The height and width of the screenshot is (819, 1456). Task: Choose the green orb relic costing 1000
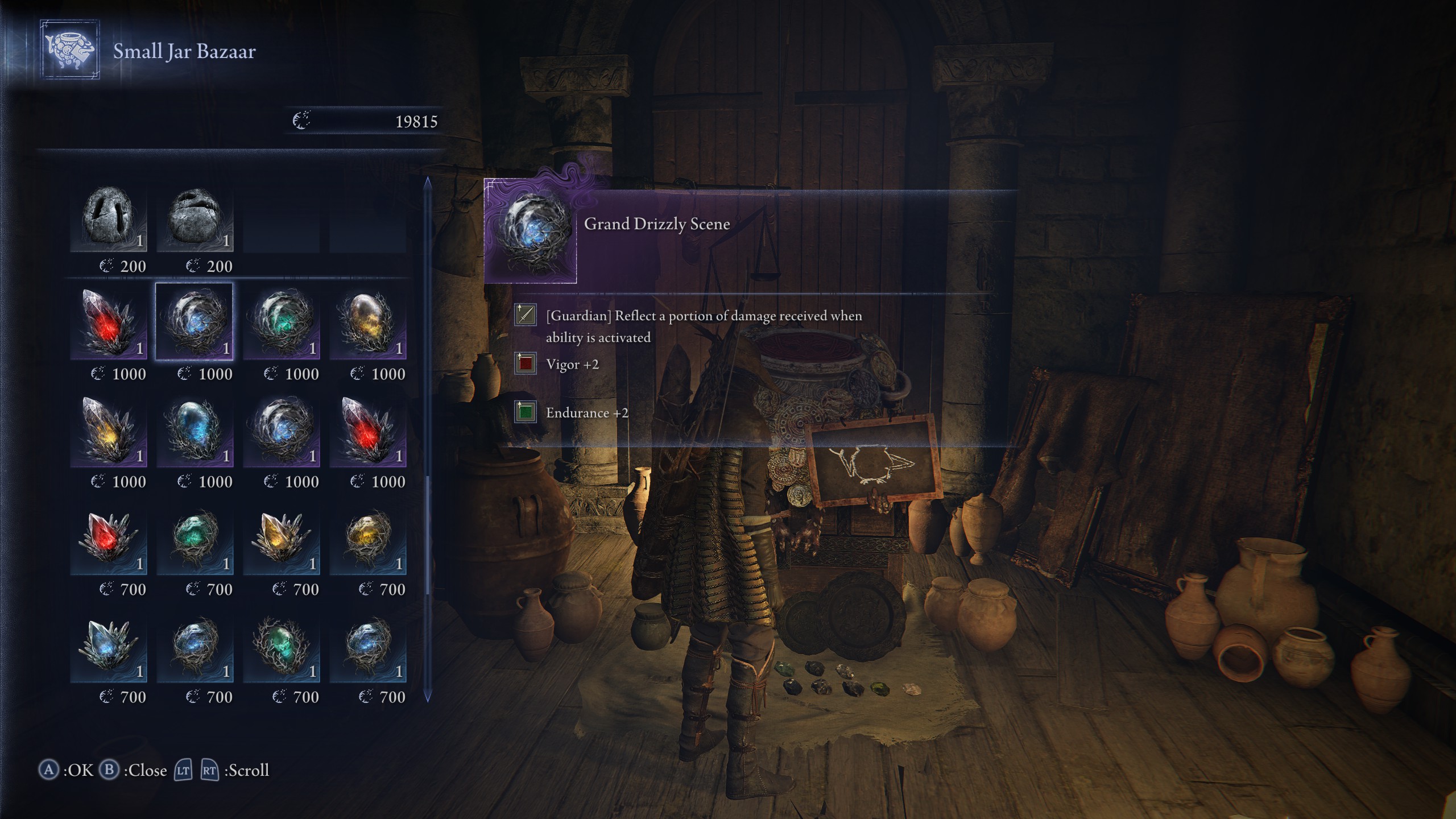pos(281,322)
